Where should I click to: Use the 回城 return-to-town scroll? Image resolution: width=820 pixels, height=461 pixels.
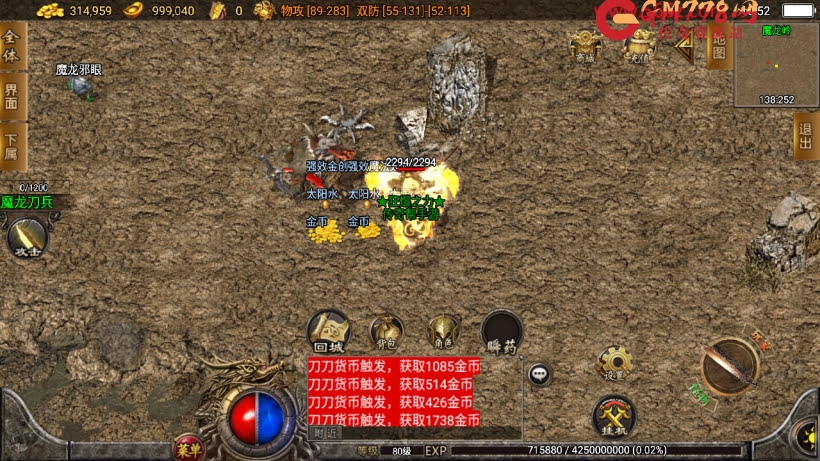click(328, 331)
